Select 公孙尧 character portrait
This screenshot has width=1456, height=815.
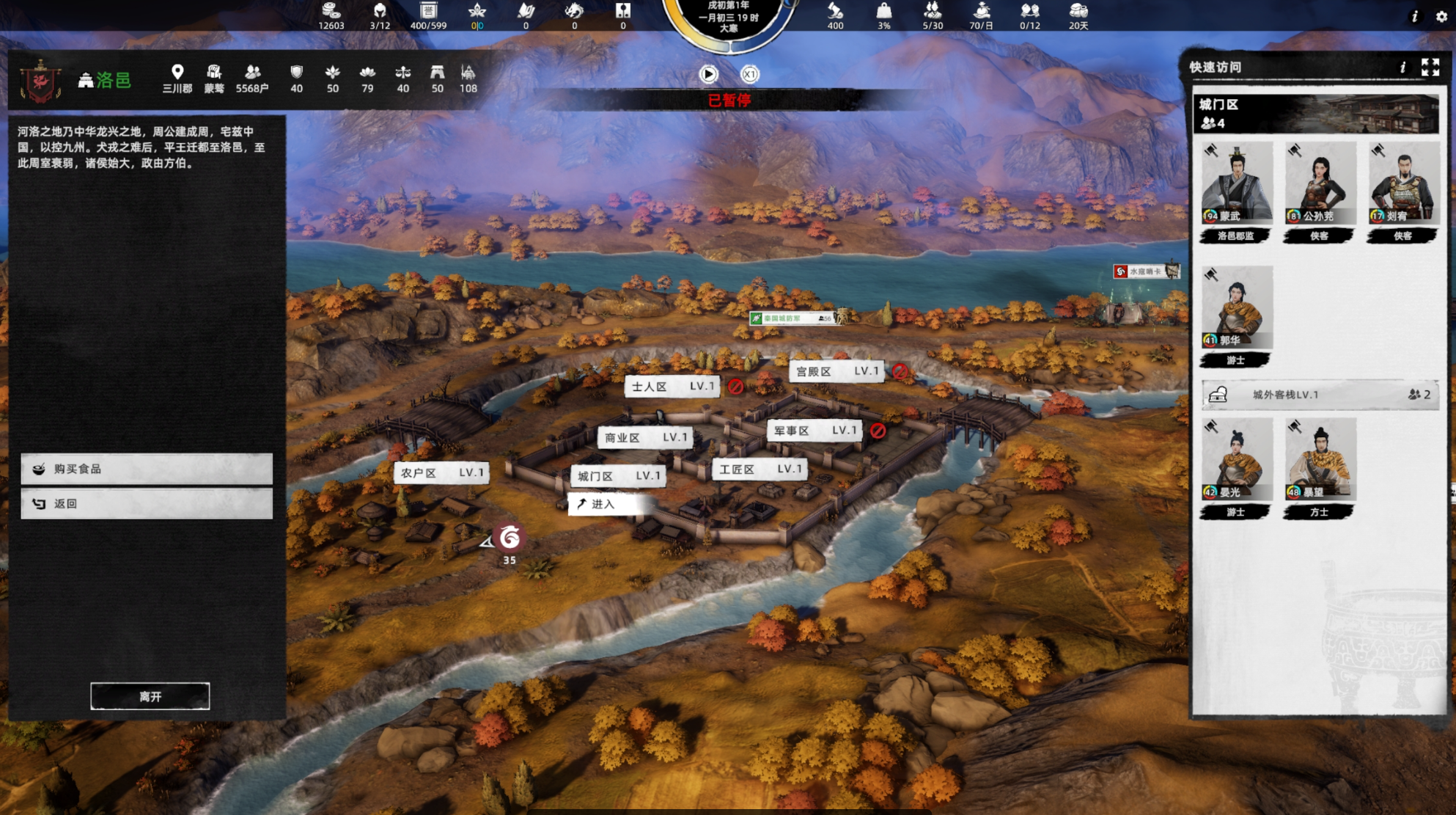pyautogui.click(x=1320, y=183)
